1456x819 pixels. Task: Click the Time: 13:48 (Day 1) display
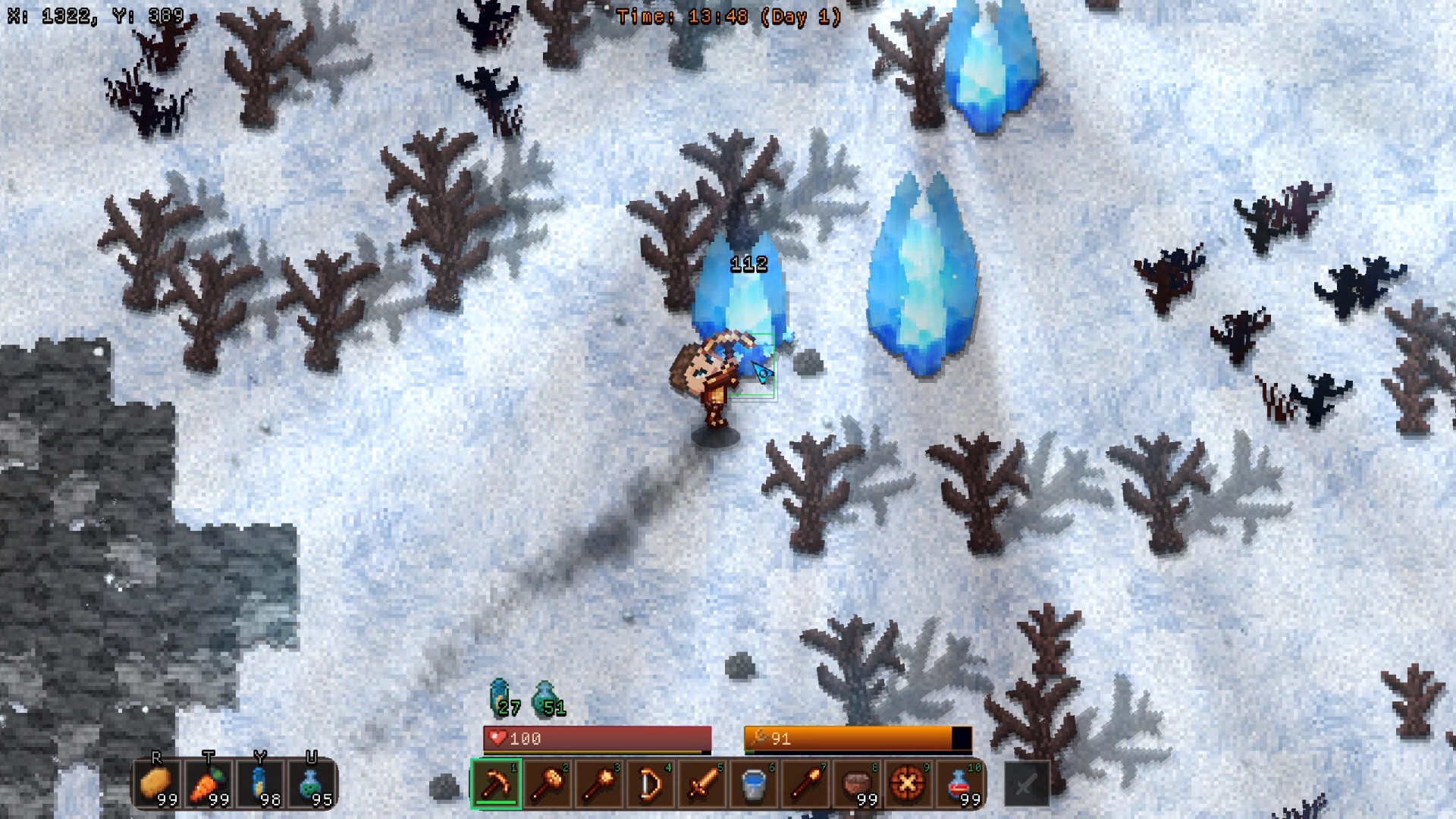[x=726, y=14]
